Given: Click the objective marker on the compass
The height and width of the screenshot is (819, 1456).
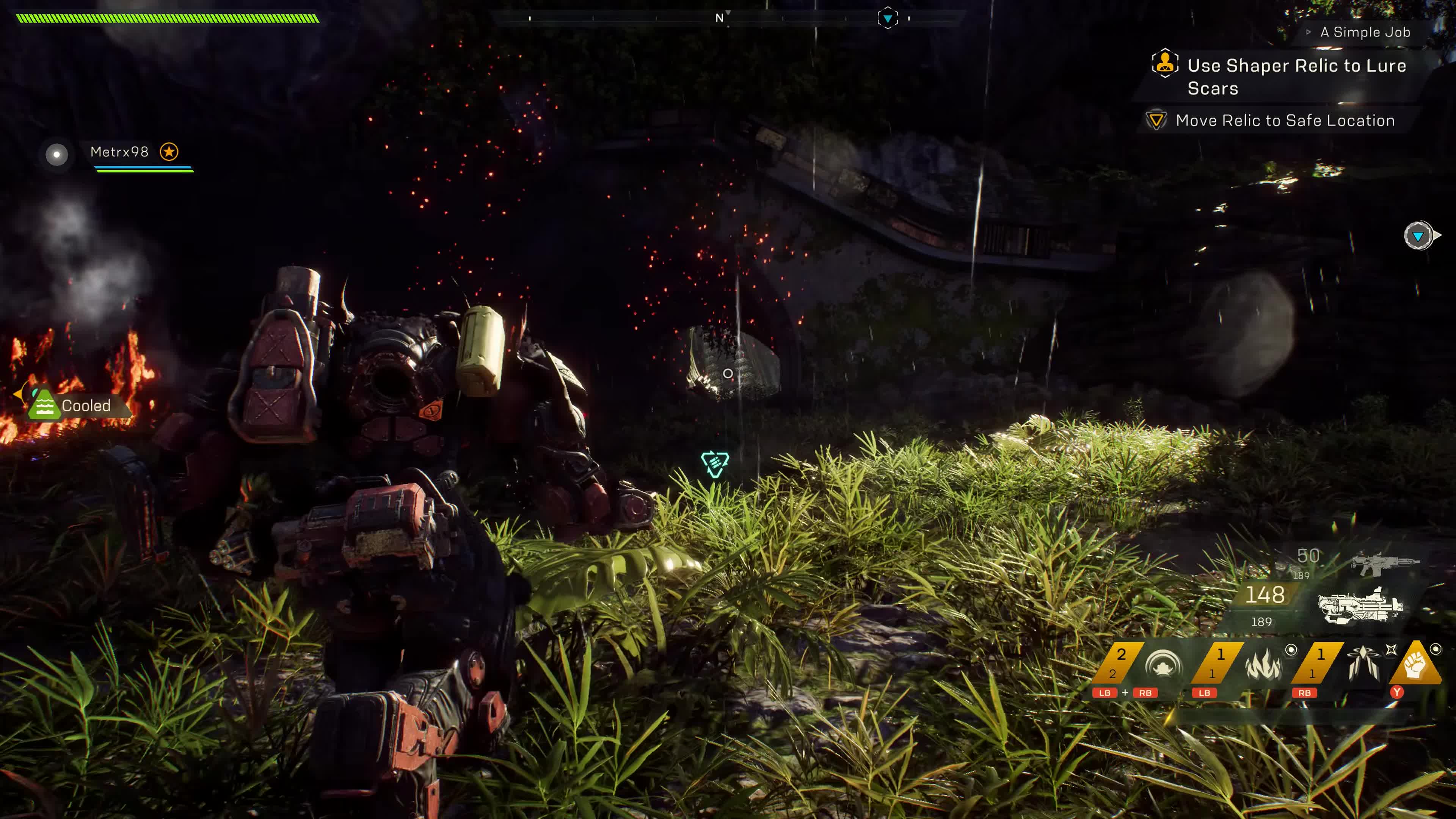Looking at the screenshot, I should pos(887,19).
